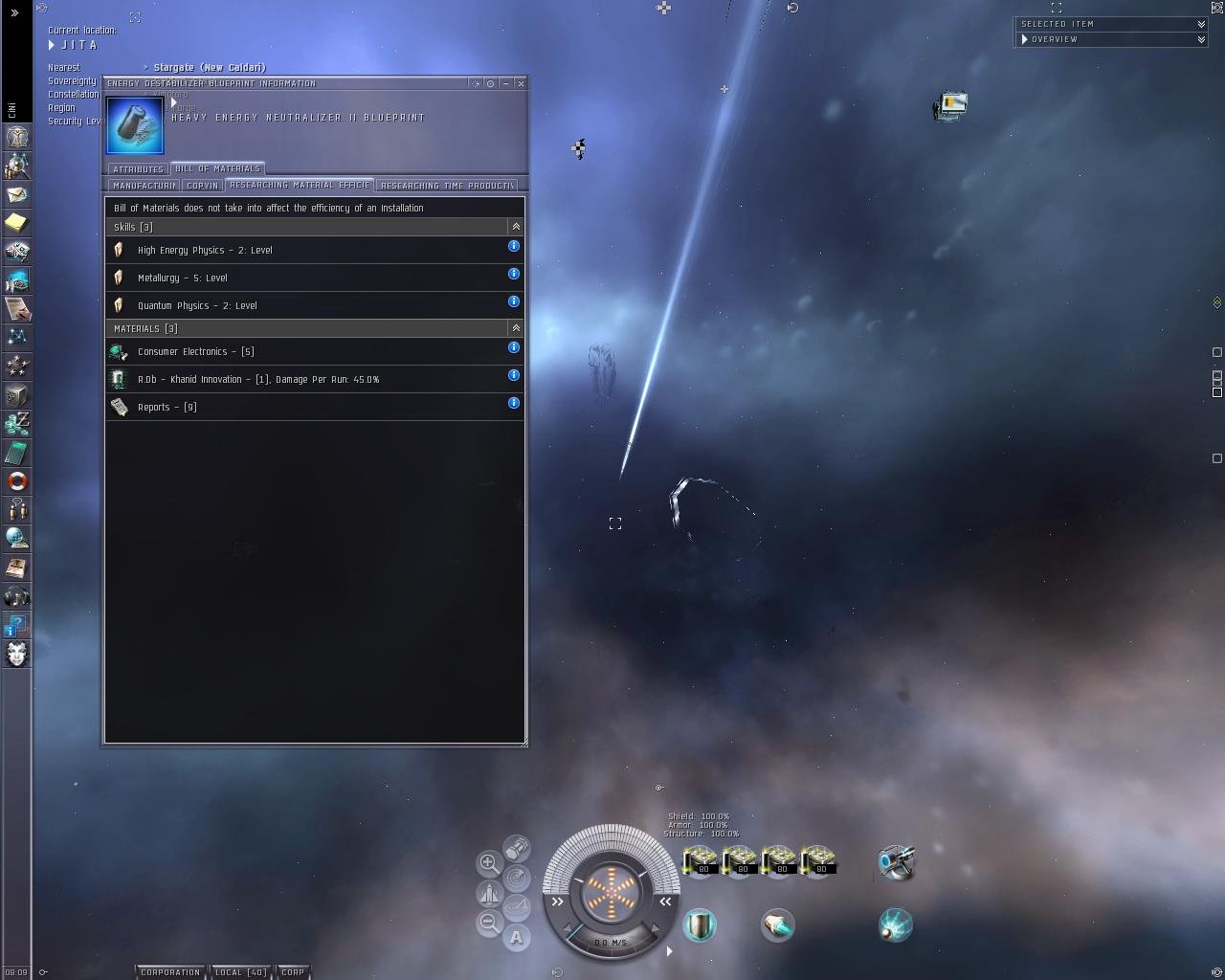This screenshot has width=1225, height=980.
Task: Open the Notepad sidebar icon
Action: pos(16,223)
